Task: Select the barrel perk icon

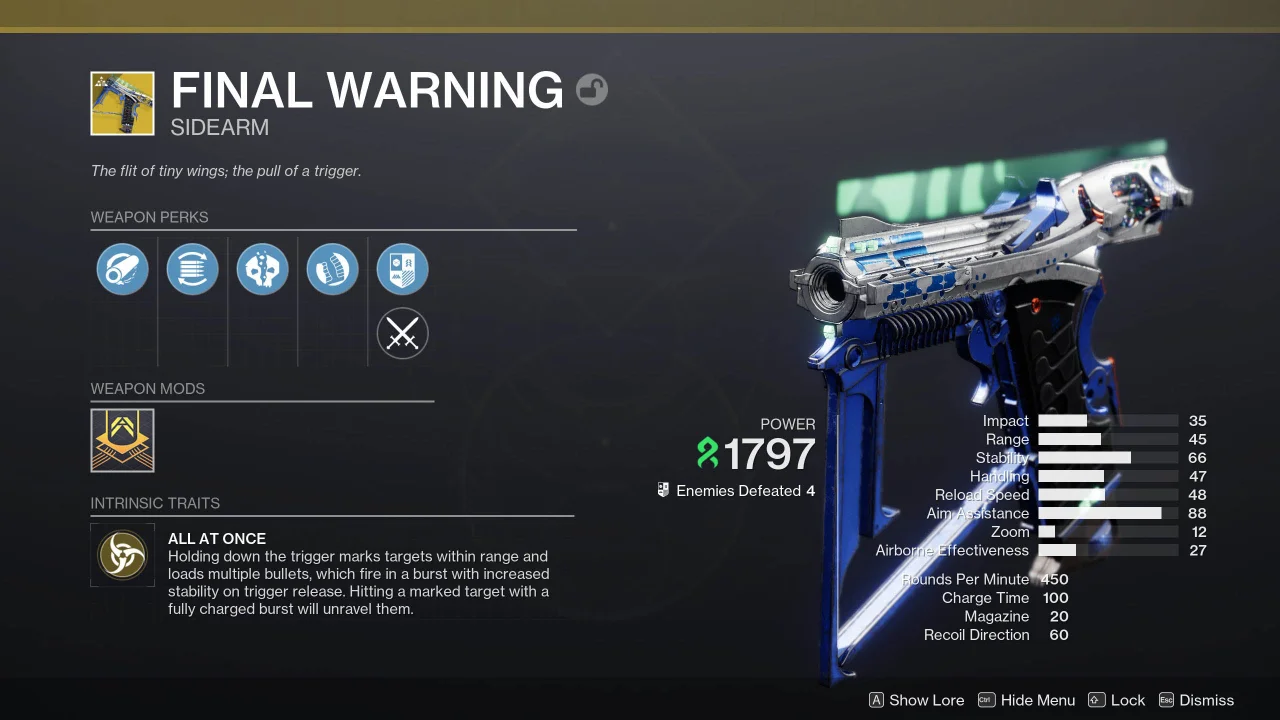Action: point(122,269)
